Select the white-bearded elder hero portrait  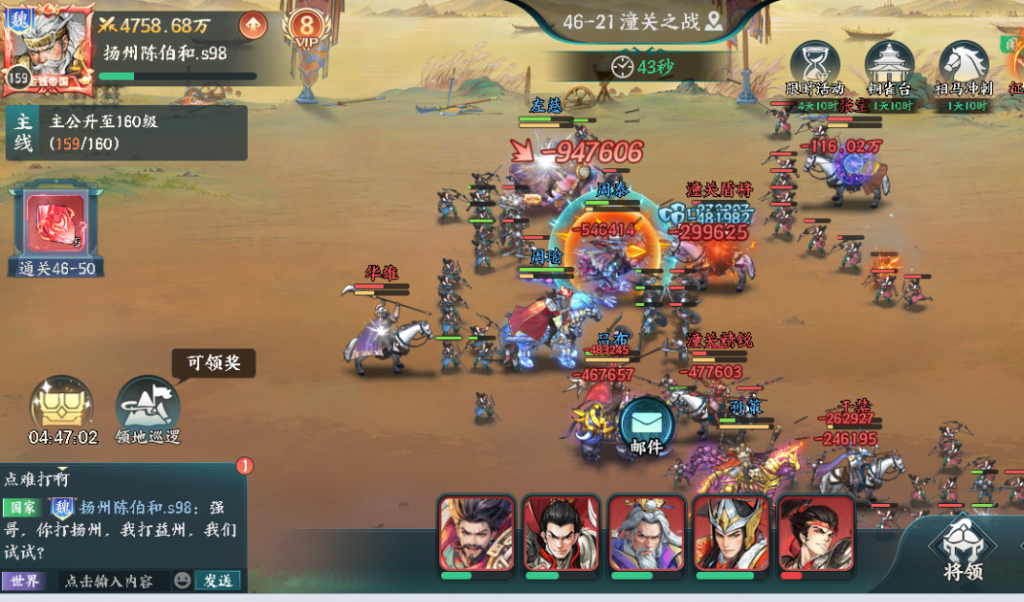[x=646, y=535]
